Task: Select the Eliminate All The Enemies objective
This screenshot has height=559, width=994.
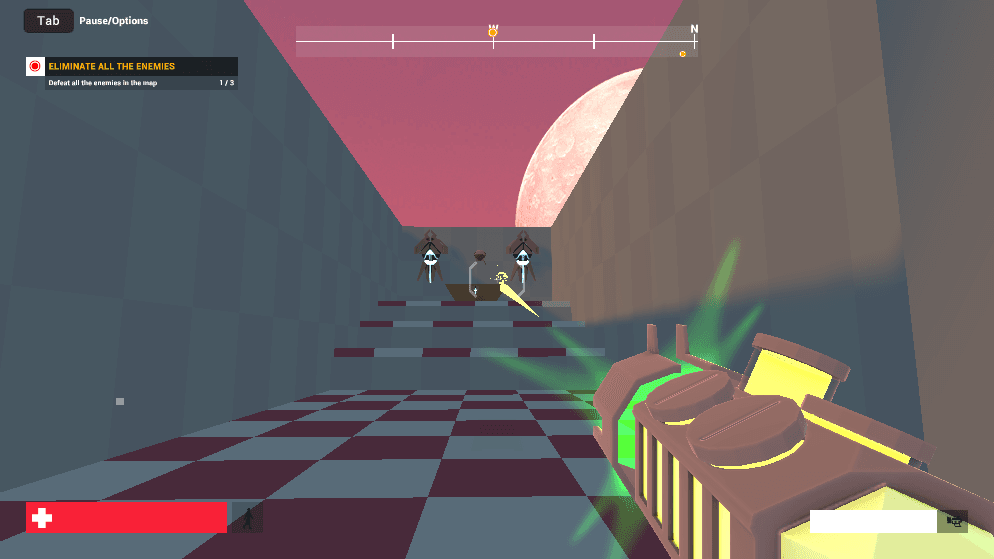Action: tap(112, 66)
